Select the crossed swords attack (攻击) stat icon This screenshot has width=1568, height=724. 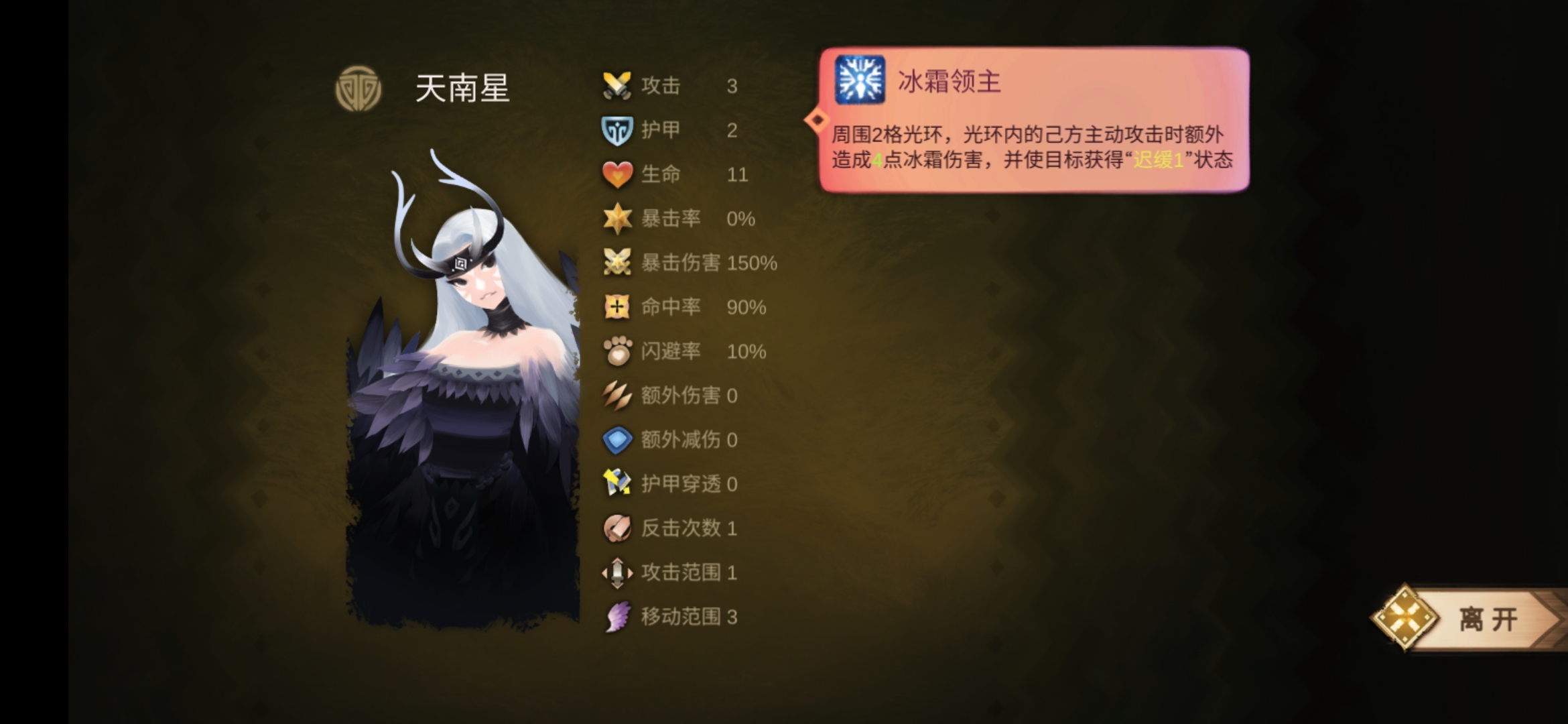click(x=617, y=86)
